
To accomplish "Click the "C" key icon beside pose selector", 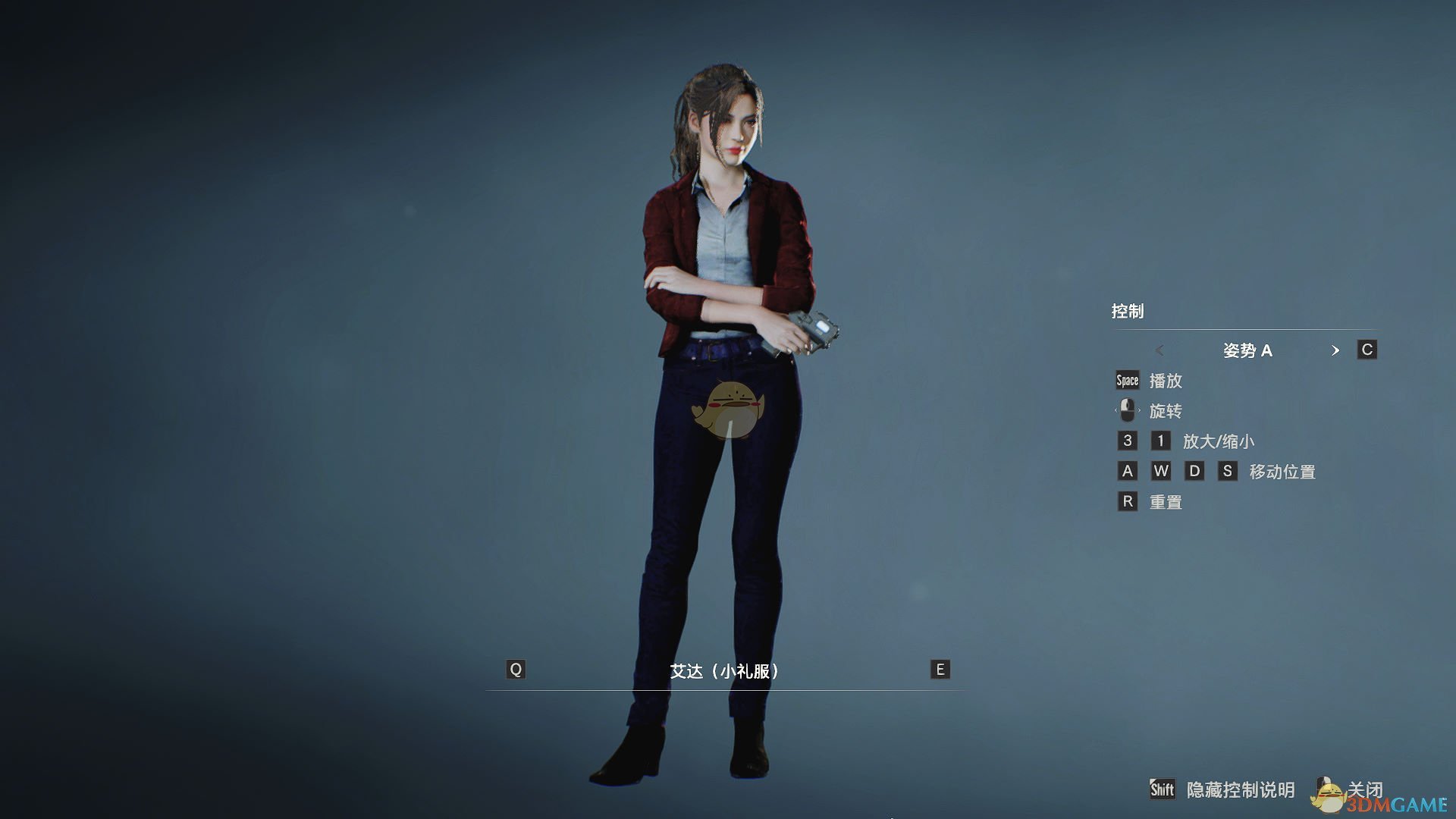I will click(1365, 350).
